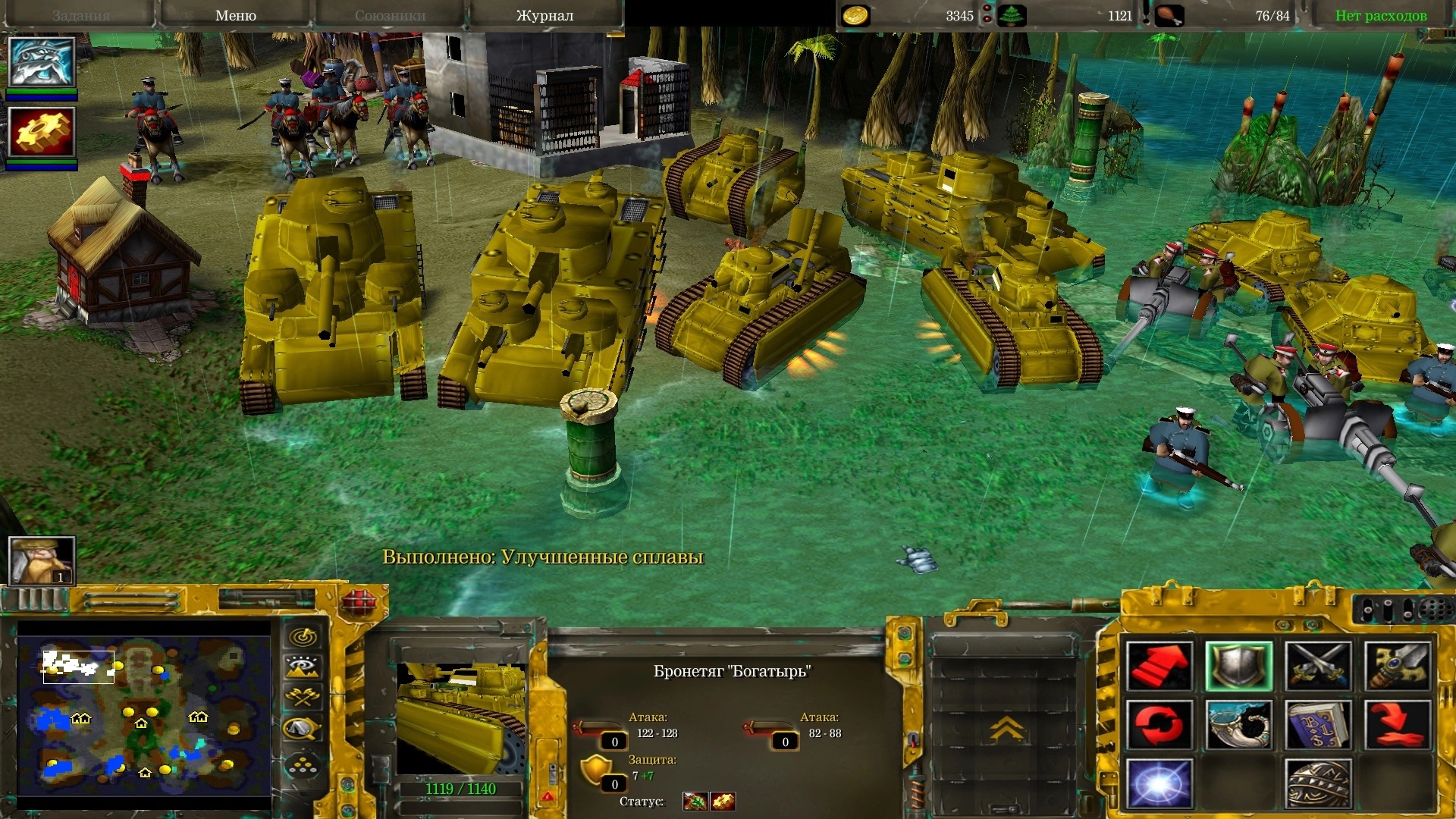This screenshot has height=819, width=1456.
Task: Activate the minimap signal button
Action: [303, 636]
